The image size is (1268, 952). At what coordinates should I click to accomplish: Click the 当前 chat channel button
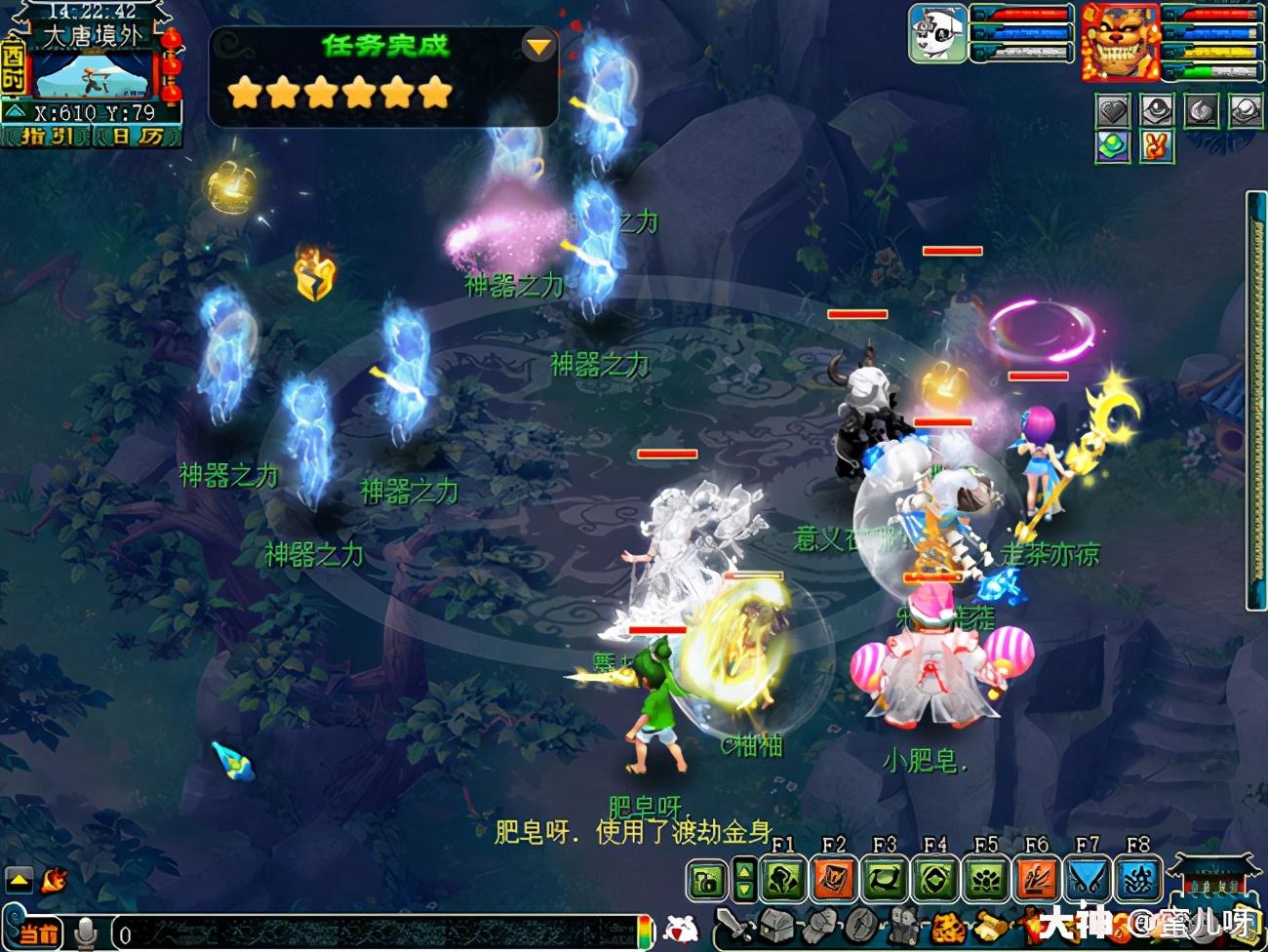[39, 933]
